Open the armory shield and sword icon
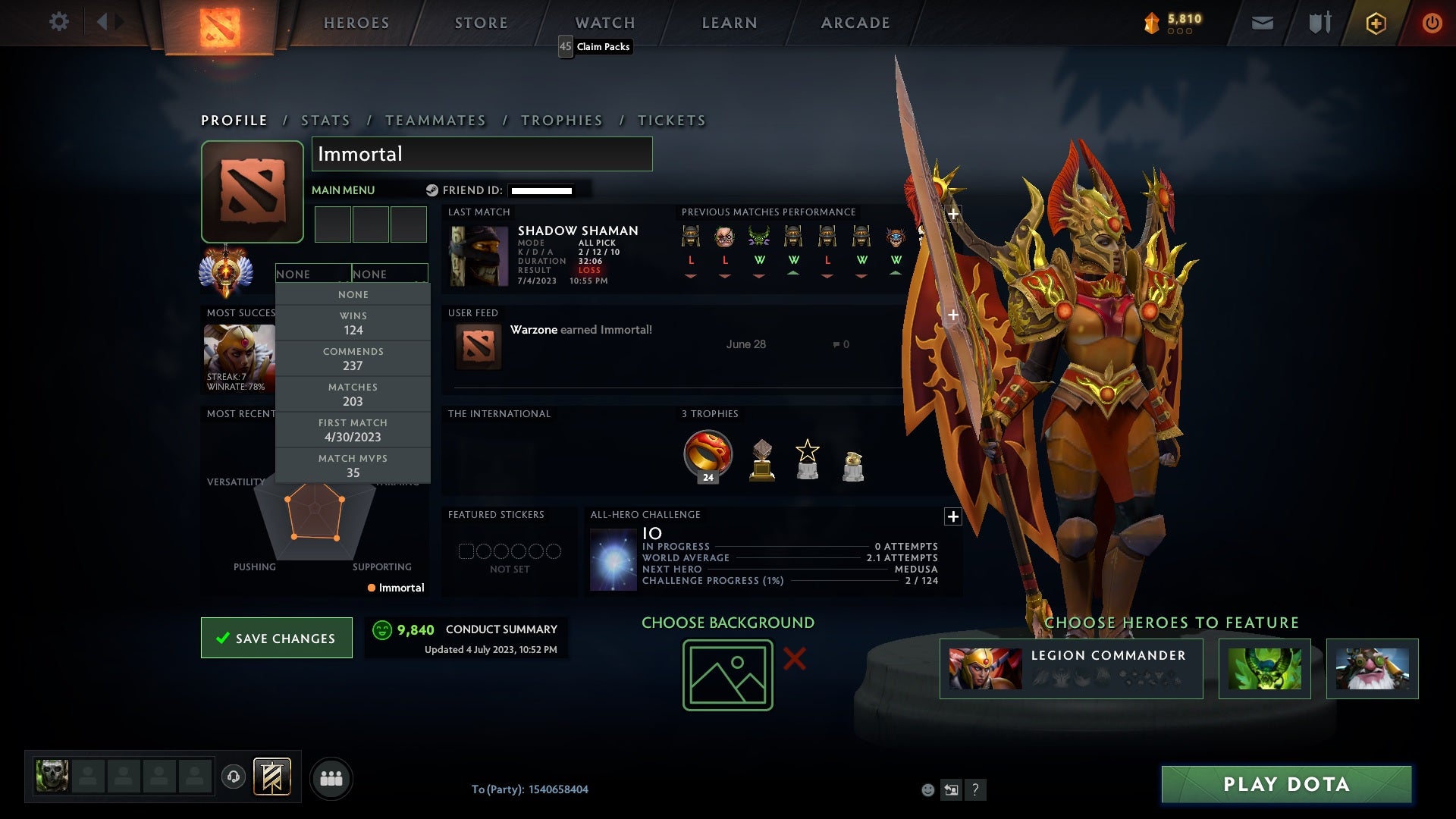 pyautogui.click(x=1319, y=23)
